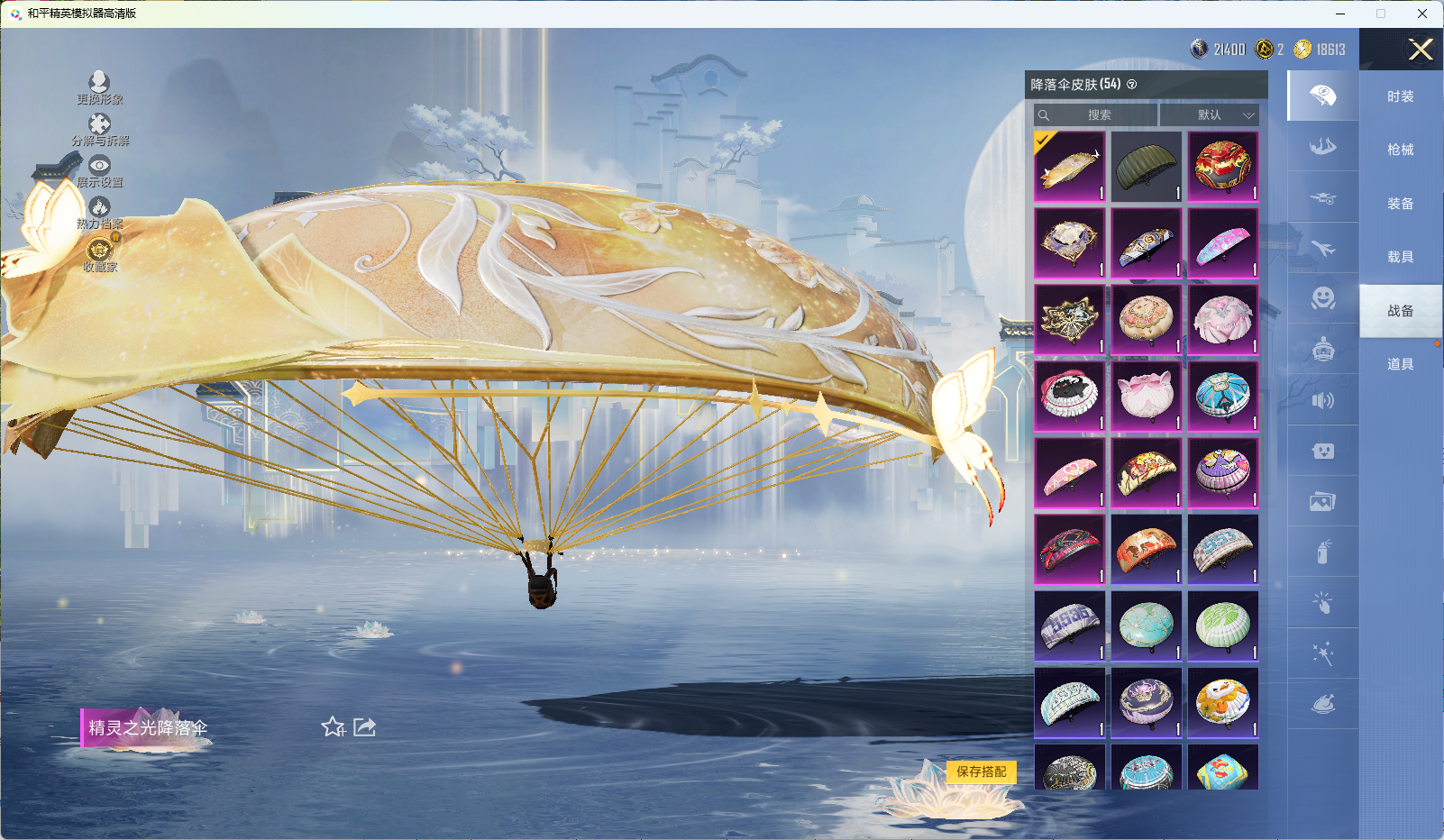Viewport: 1444px width, 840px height.
Task: Open the smiley emote category icon
Action: (1322, 298)
